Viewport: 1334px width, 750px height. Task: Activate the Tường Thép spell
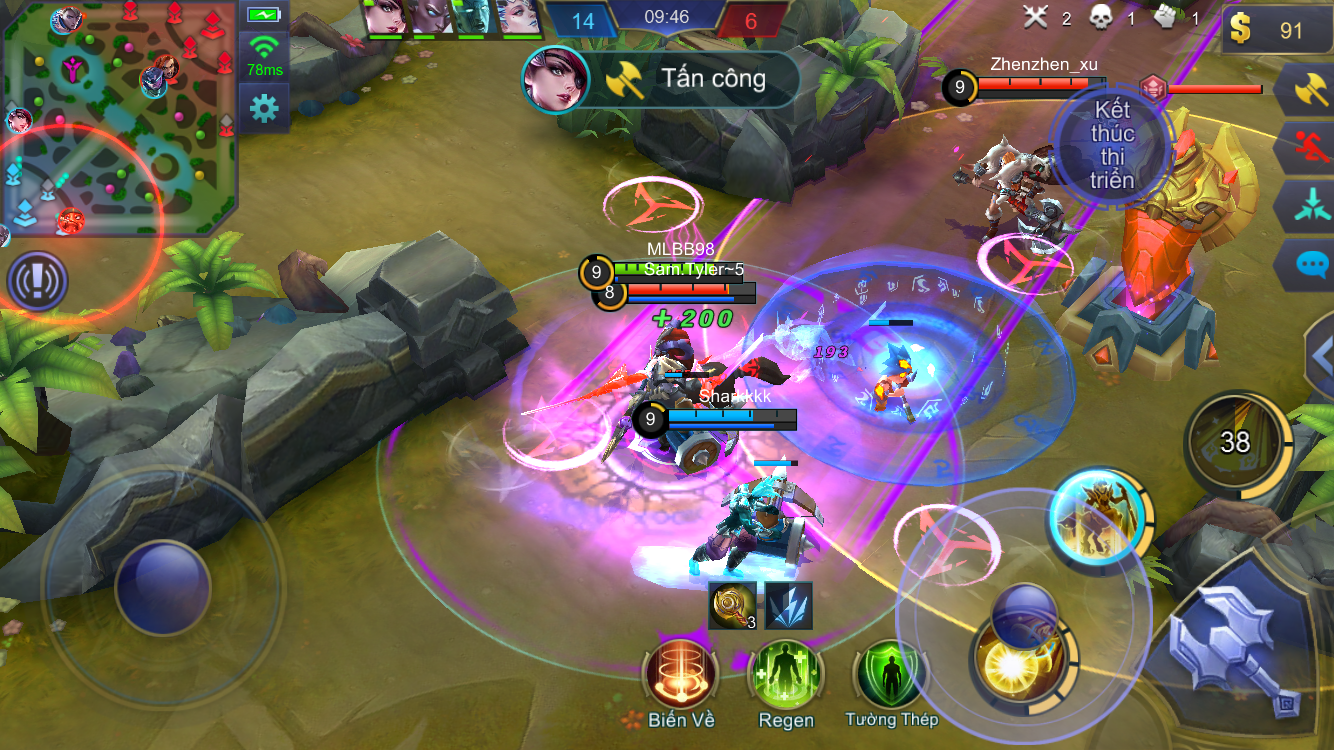[x=891, y=676]
